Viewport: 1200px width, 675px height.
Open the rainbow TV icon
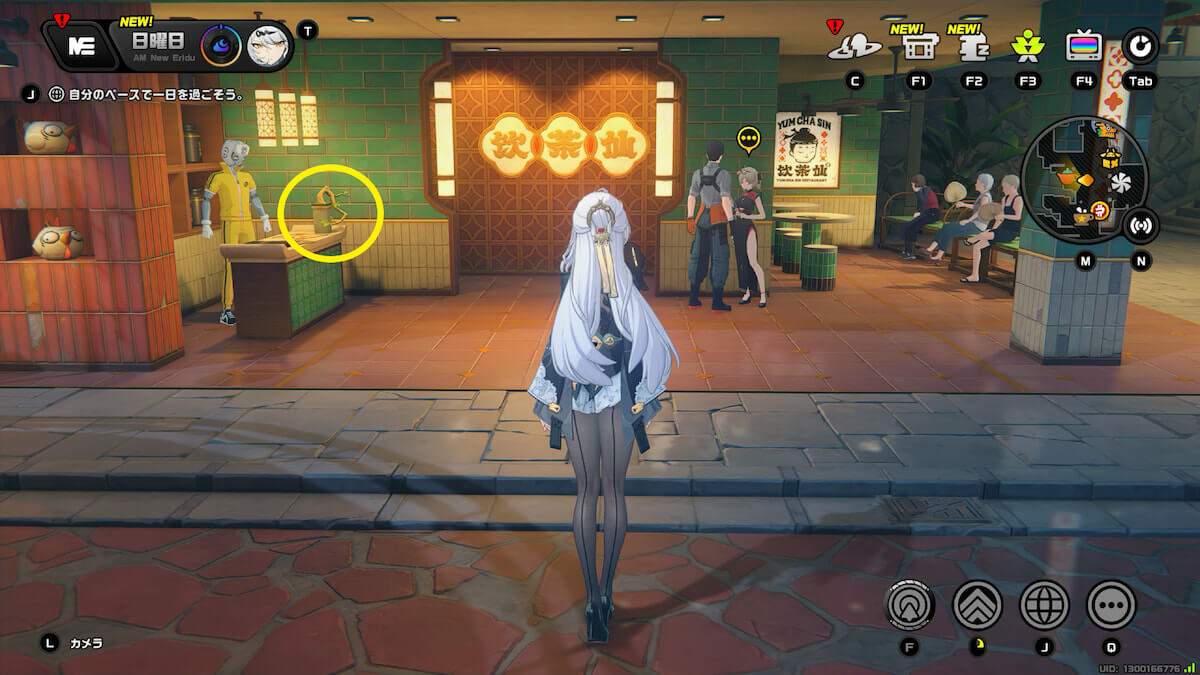tap(1083, 46)
